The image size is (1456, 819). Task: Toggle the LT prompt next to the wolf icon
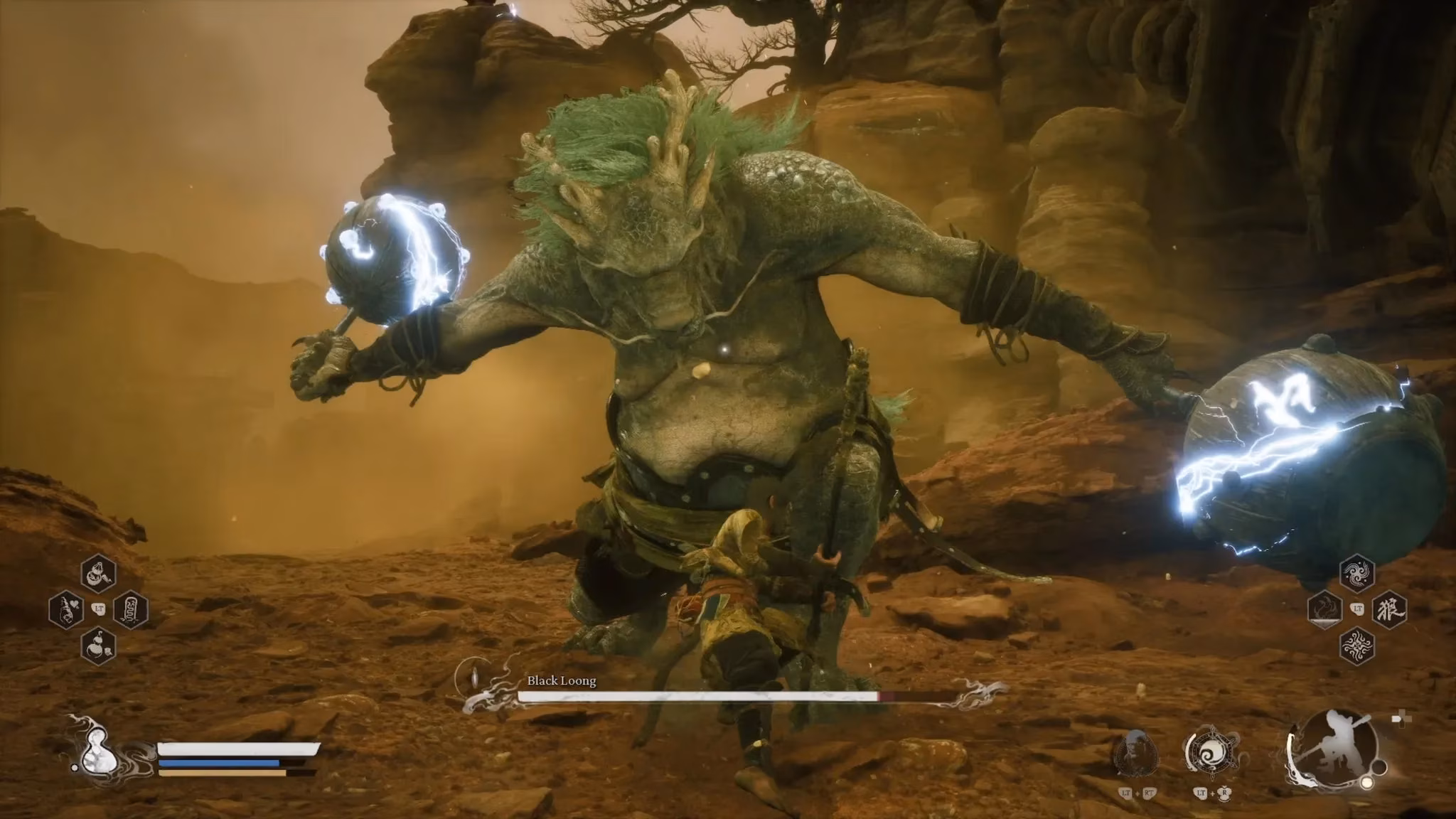coord(1358,608)
